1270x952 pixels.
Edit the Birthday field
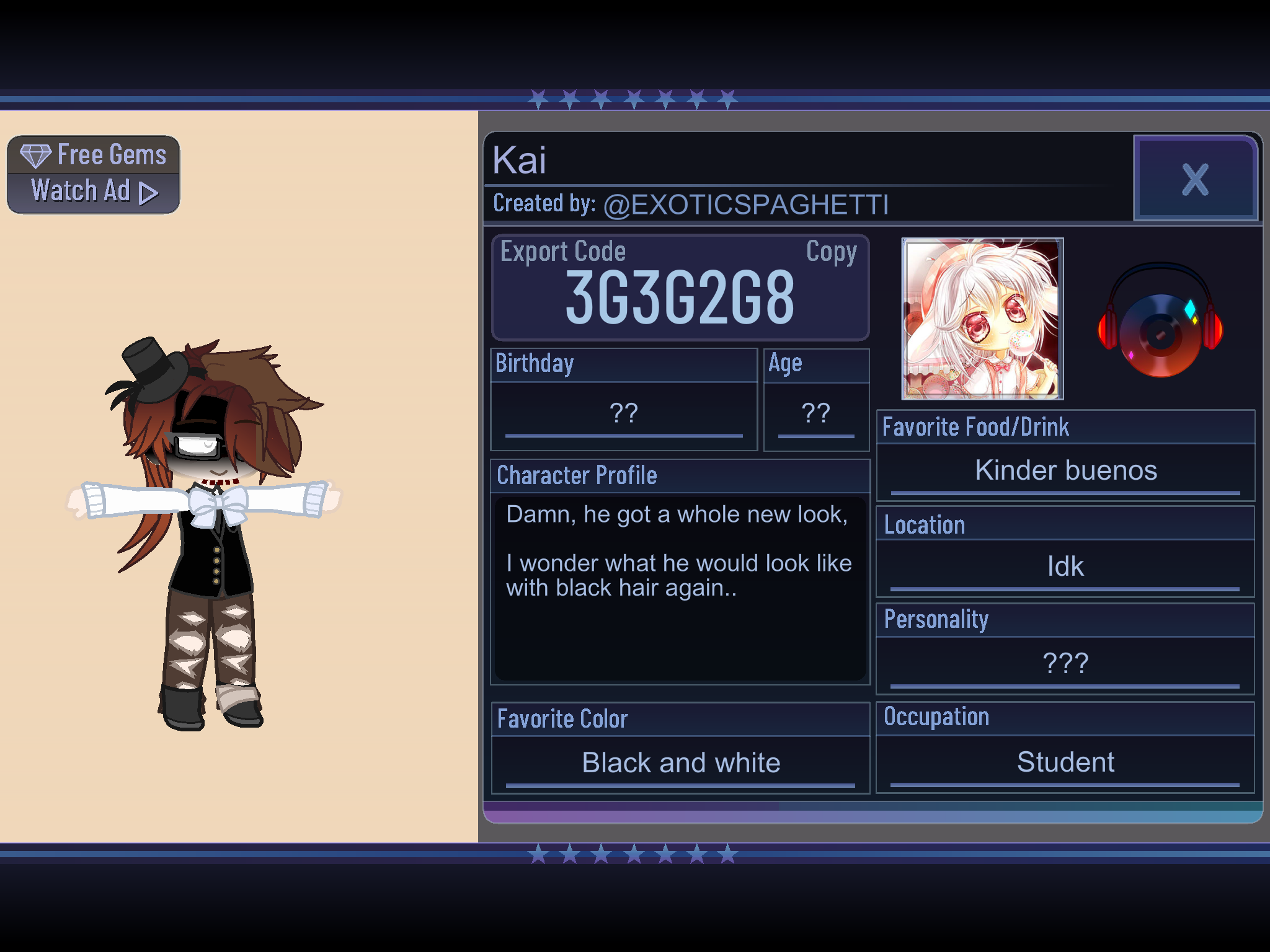click(623, 413)
